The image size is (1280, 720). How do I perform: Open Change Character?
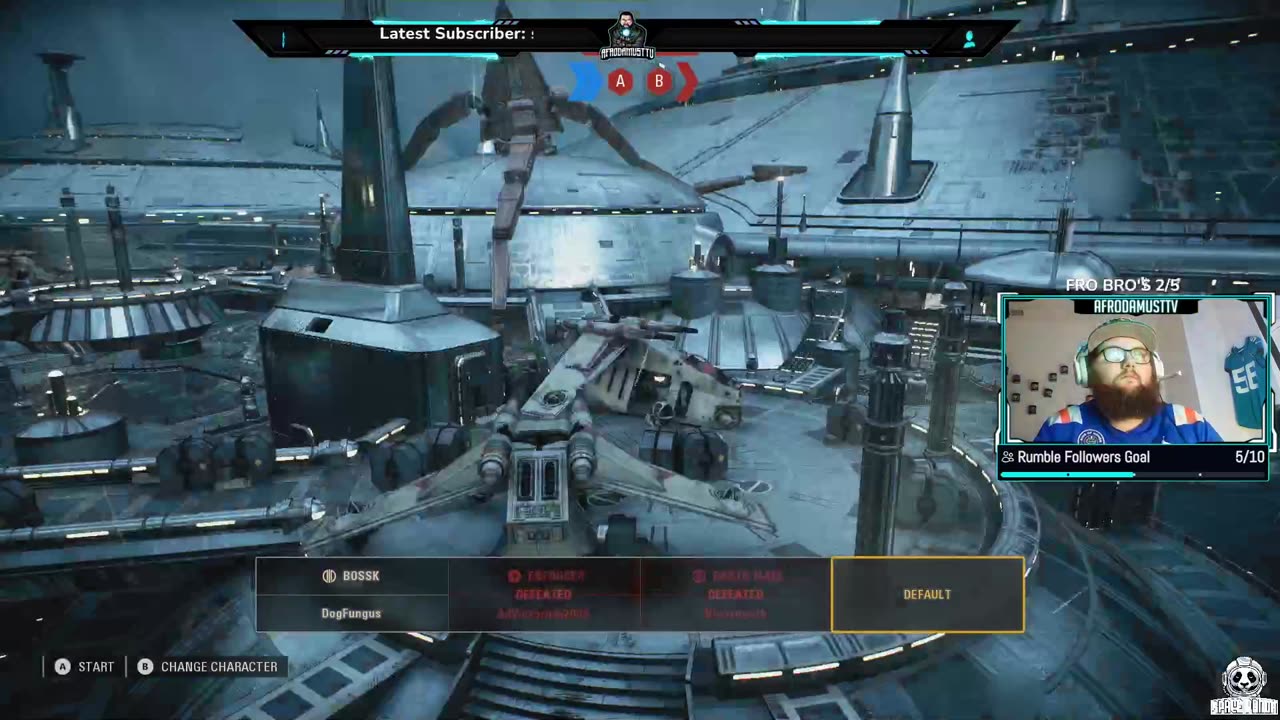pyautogui.click(x=208, y=666)
